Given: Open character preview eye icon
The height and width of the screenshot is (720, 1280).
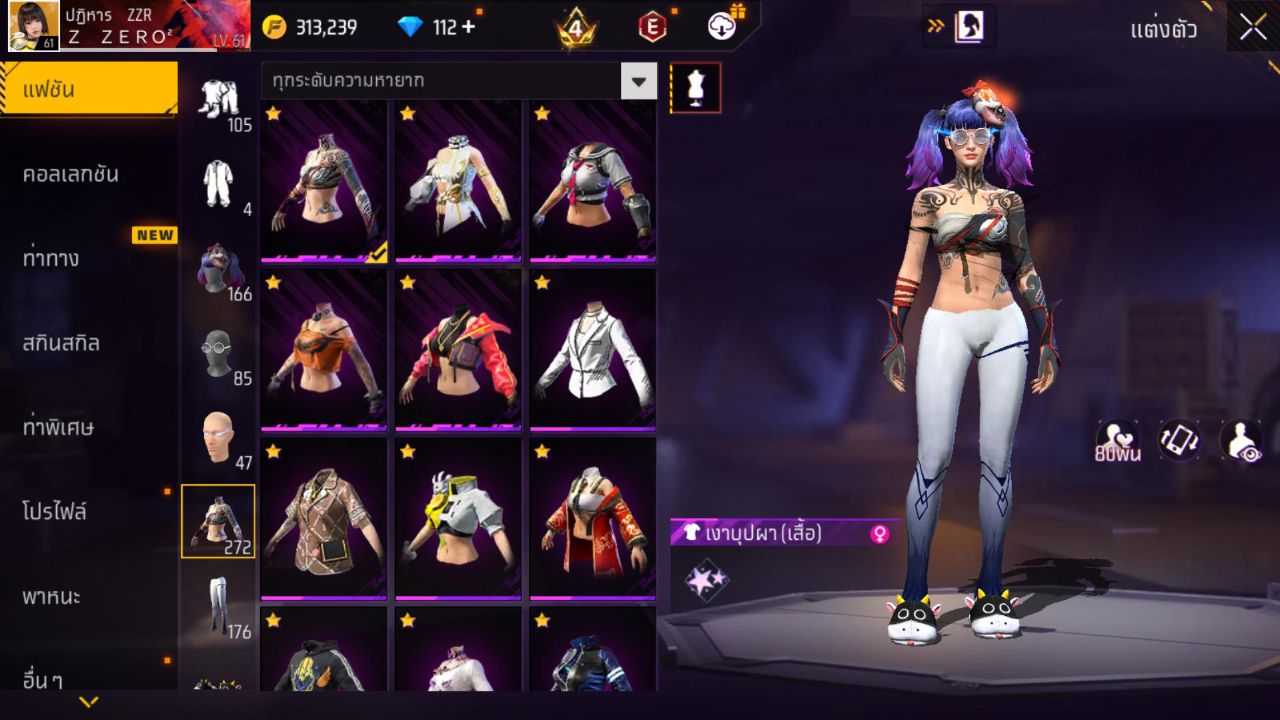Looking at the screenshot, I should point(1240,441).
